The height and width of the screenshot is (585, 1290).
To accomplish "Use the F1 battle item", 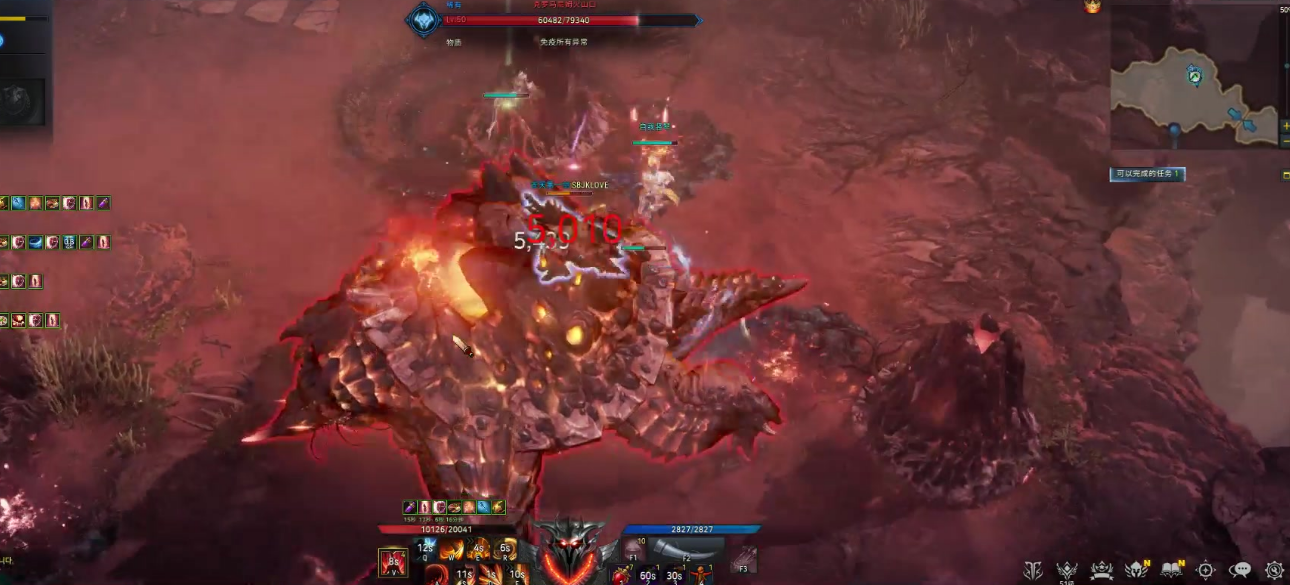I will tap(635, 548).
